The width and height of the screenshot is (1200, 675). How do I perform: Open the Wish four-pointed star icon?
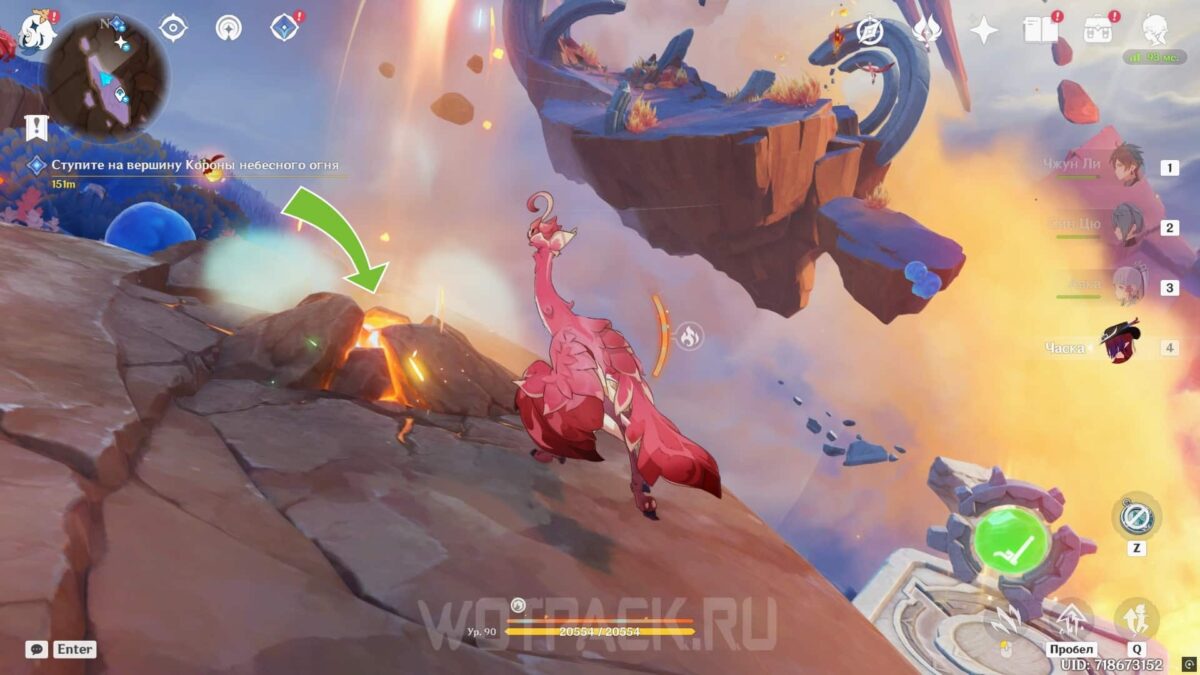[984, 30]
